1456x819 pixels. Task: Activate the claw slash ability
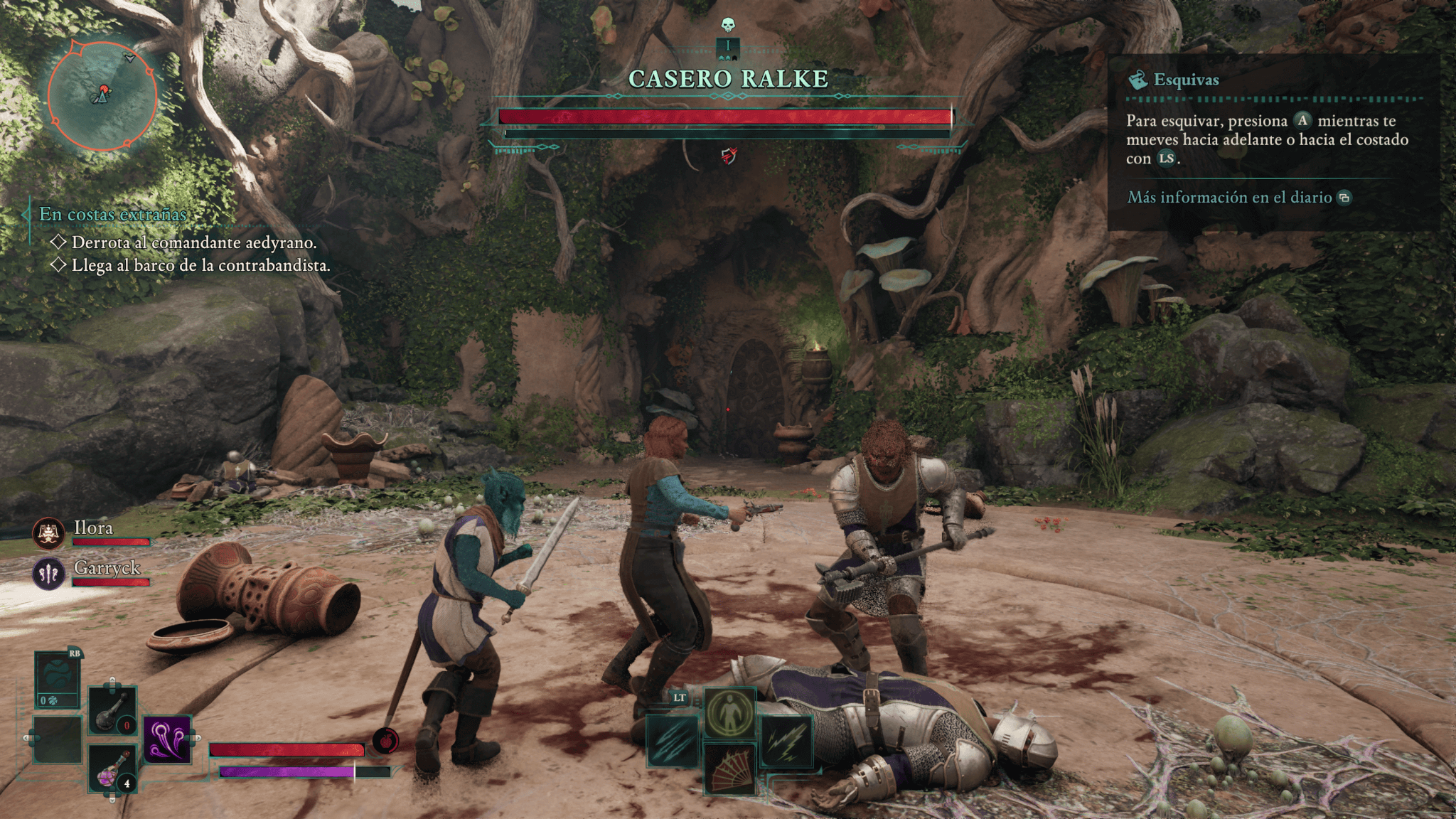[x=673, y=742]
